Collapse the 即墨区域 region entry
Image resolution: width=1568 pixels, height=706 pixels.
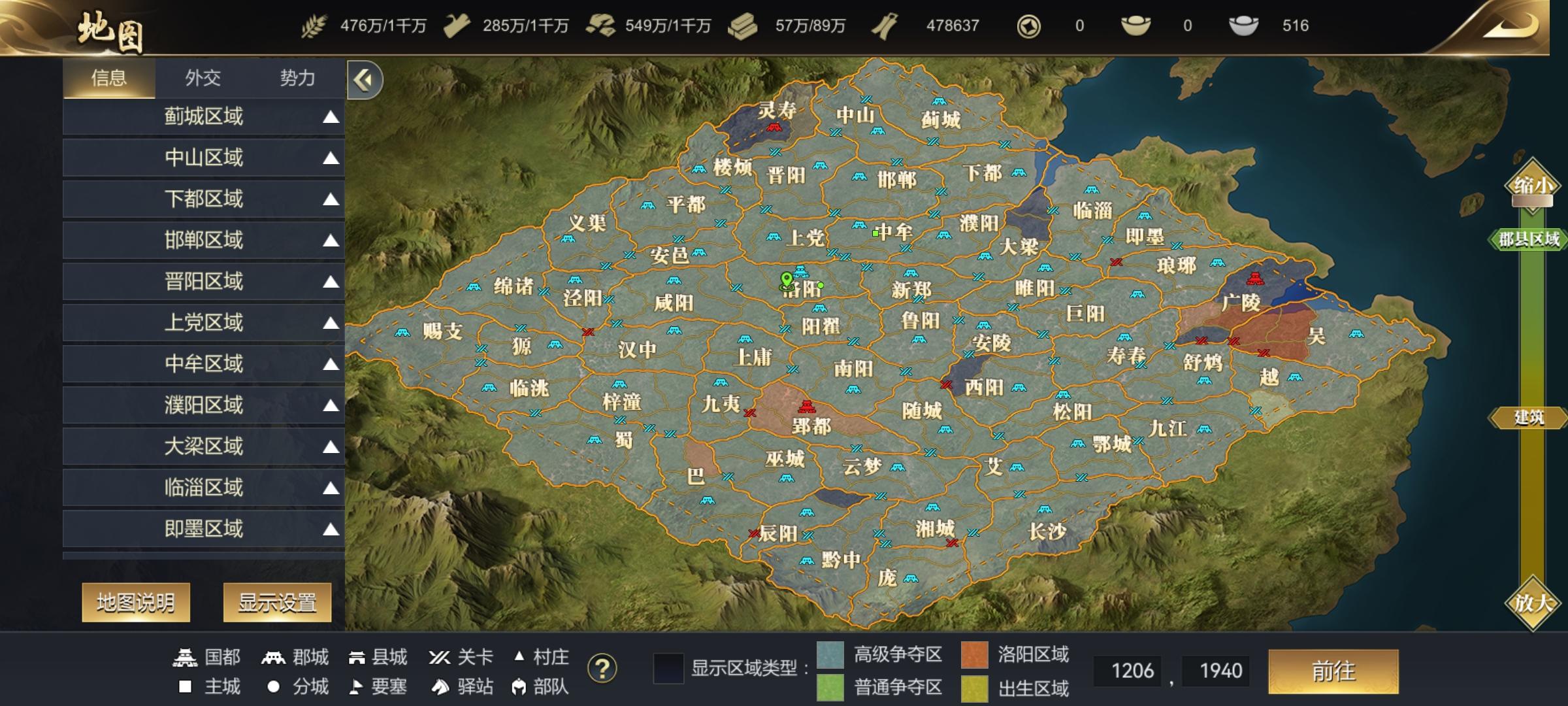[x=332, y=529]
